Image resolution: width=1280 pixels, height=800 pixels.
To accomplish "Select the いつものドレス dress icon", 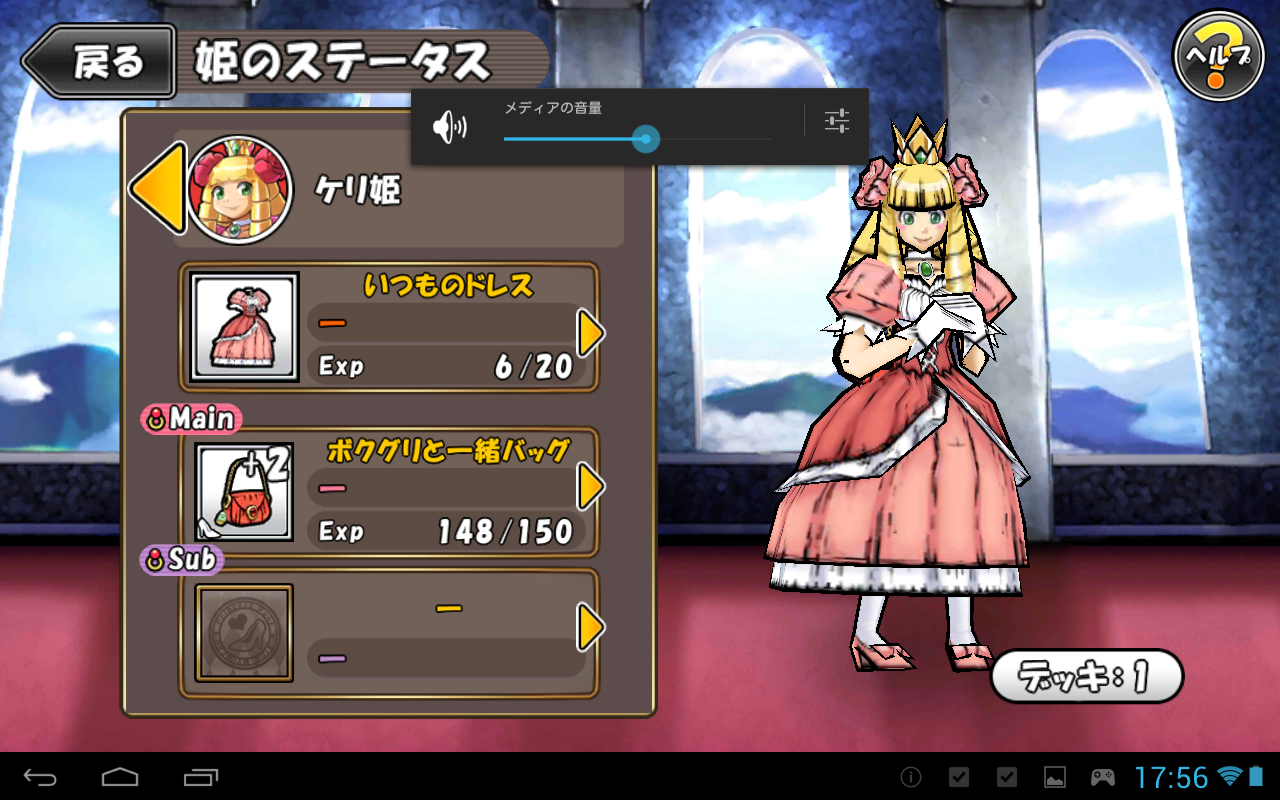I will coord(245,327).
